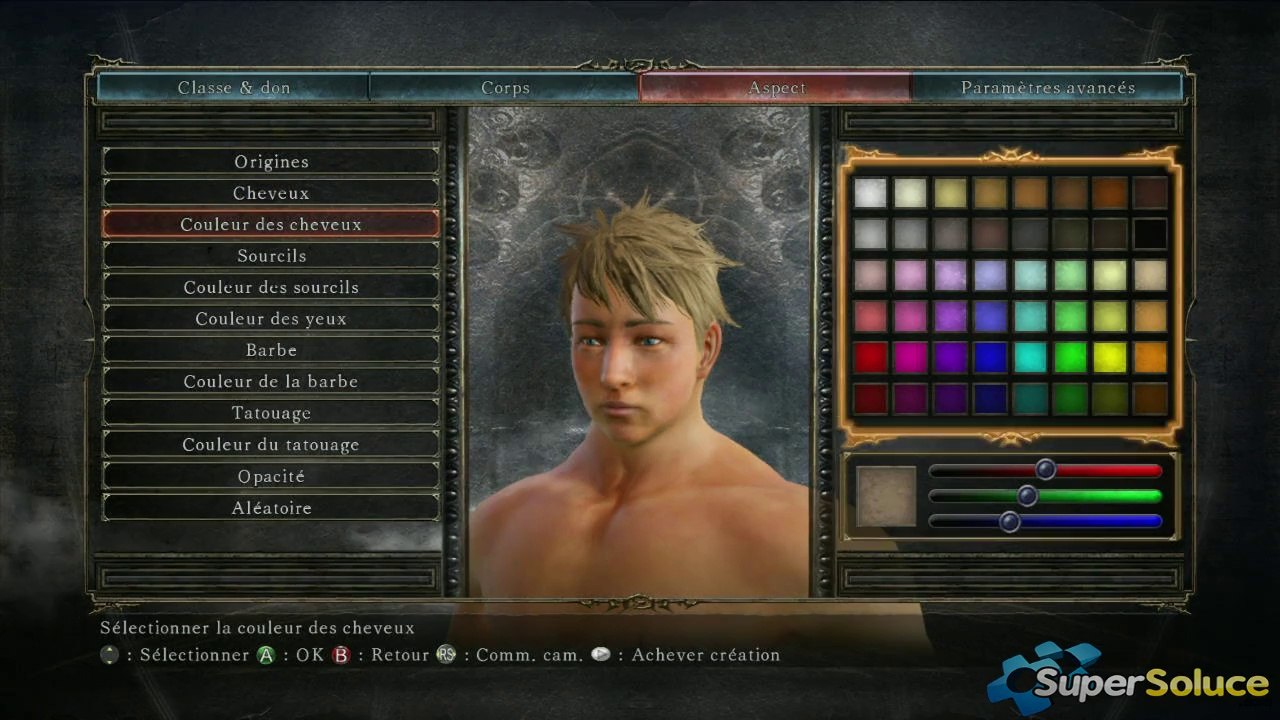Viewport: 1280px width, 720px height.
Task: Choose the black color swatch
Action: (x=1150, y=233)
